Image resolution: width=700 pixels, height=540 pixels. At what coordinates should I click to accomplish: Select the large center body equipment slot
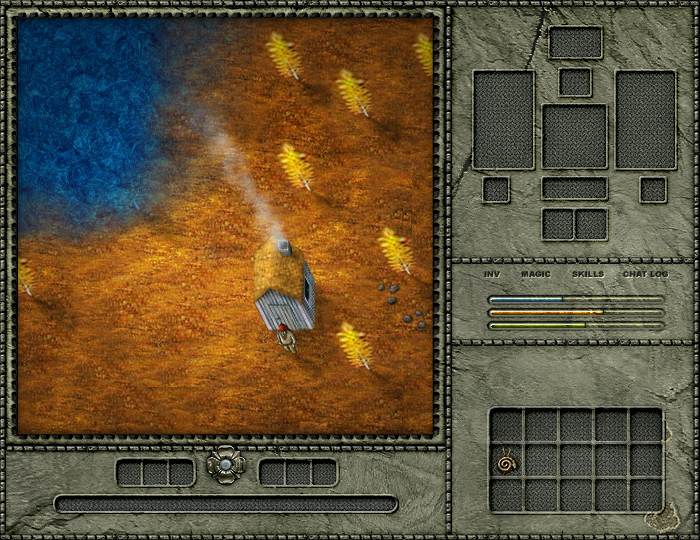tap(575, 136)
